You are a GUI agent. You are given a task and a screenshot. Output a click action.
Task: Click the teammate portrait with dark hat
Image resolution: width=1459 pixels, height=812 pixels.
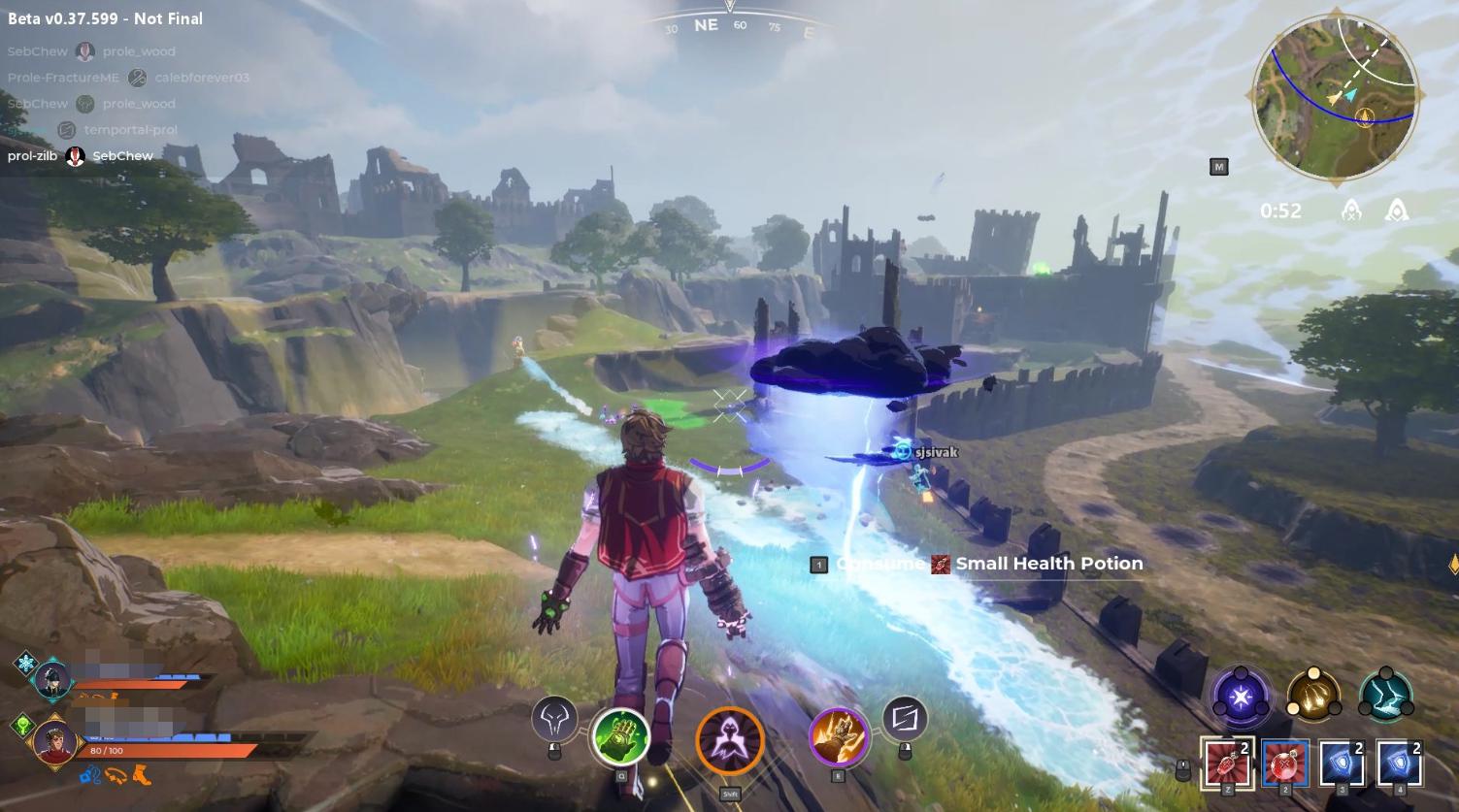(52, 679)
